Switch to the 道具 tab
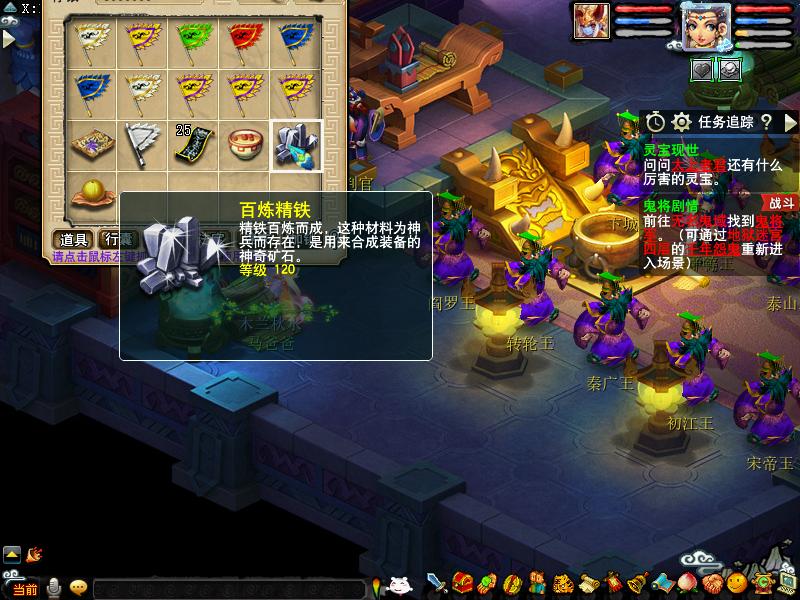800x600 pixels. (x=74, y=239)
